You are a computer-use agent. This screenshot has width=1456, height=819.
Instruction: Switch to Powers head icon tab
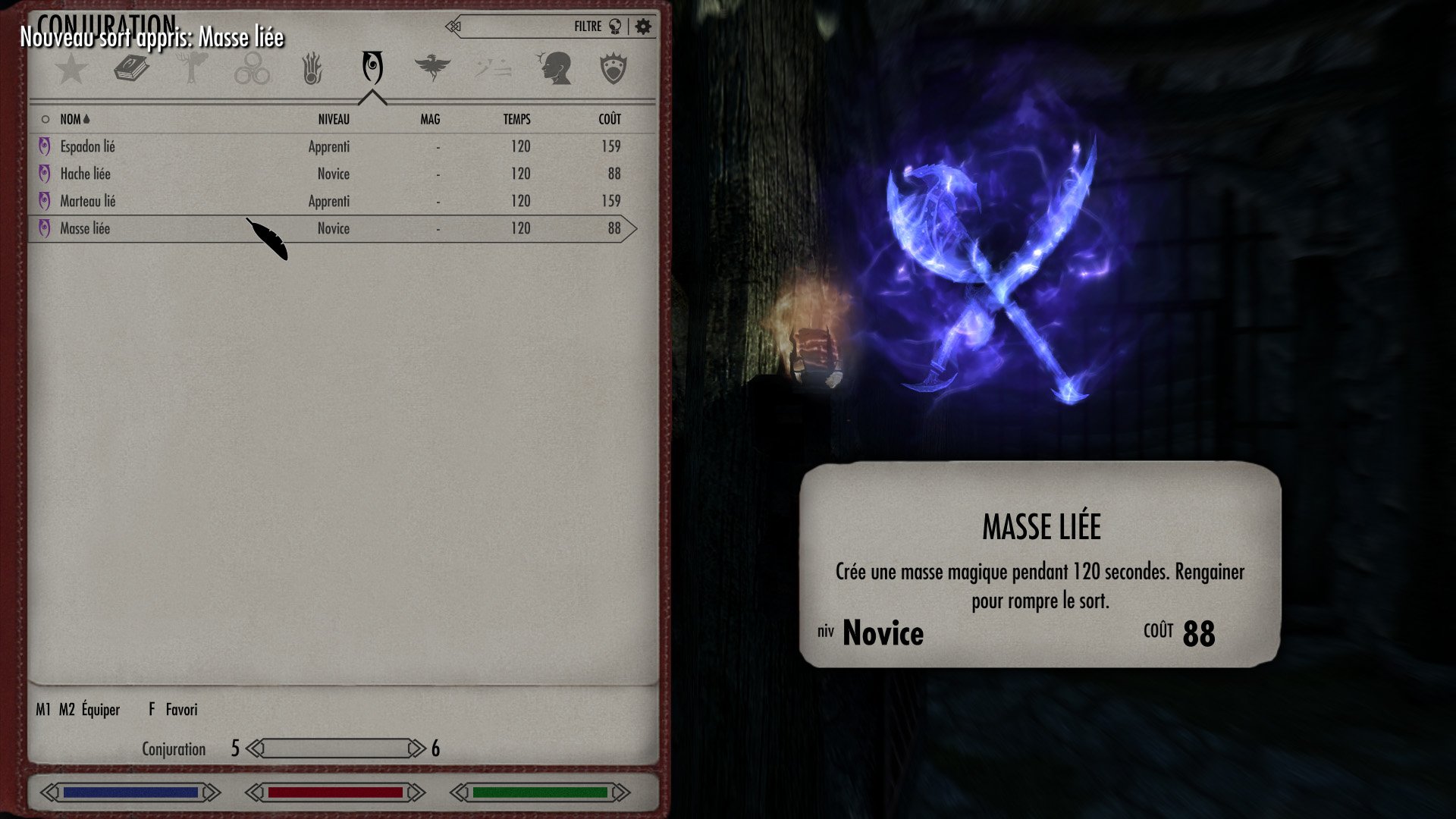click(554, 69)
